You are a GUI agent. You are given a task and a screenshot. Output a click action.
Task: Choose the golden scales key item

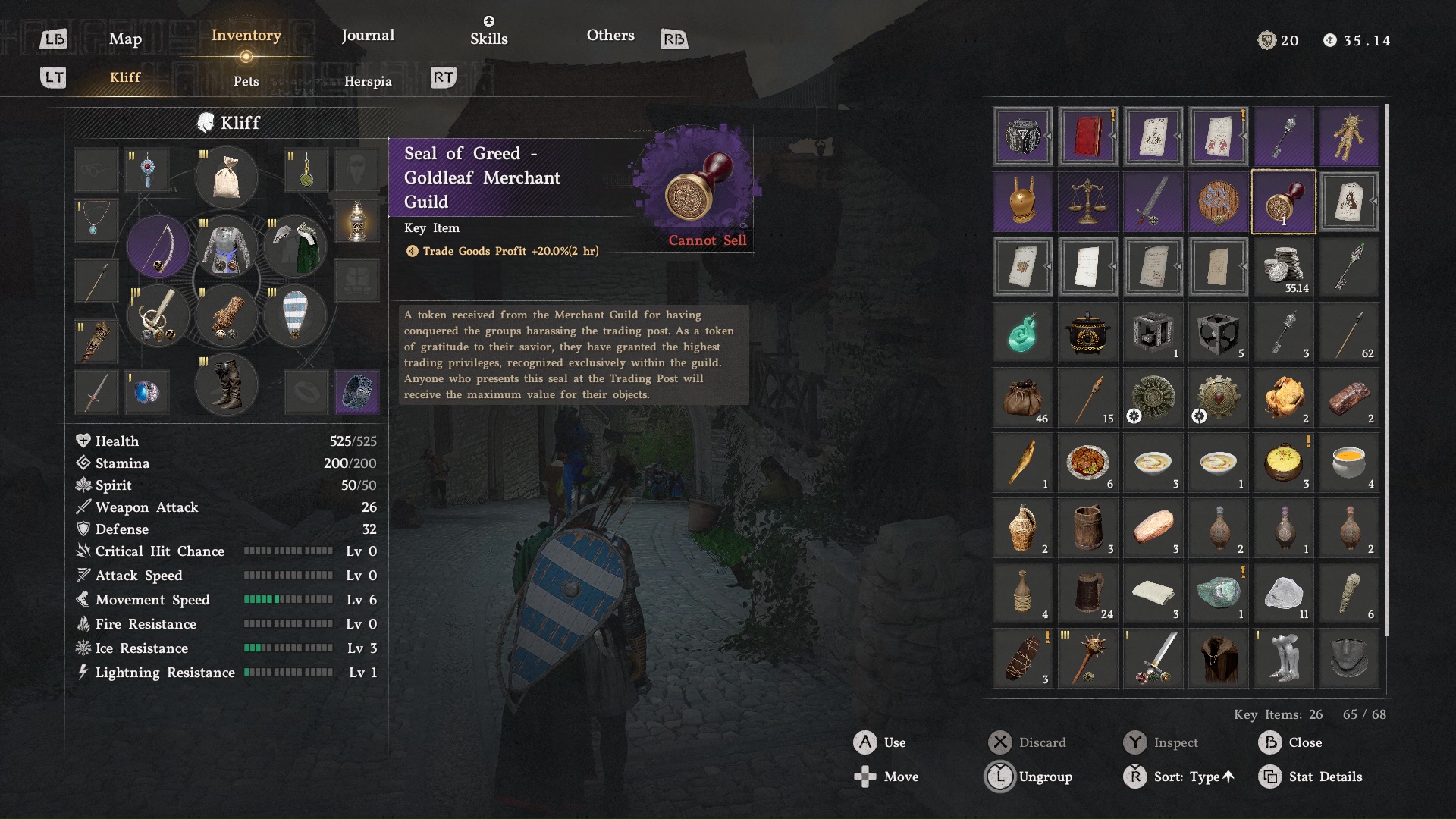point(1087,202)
